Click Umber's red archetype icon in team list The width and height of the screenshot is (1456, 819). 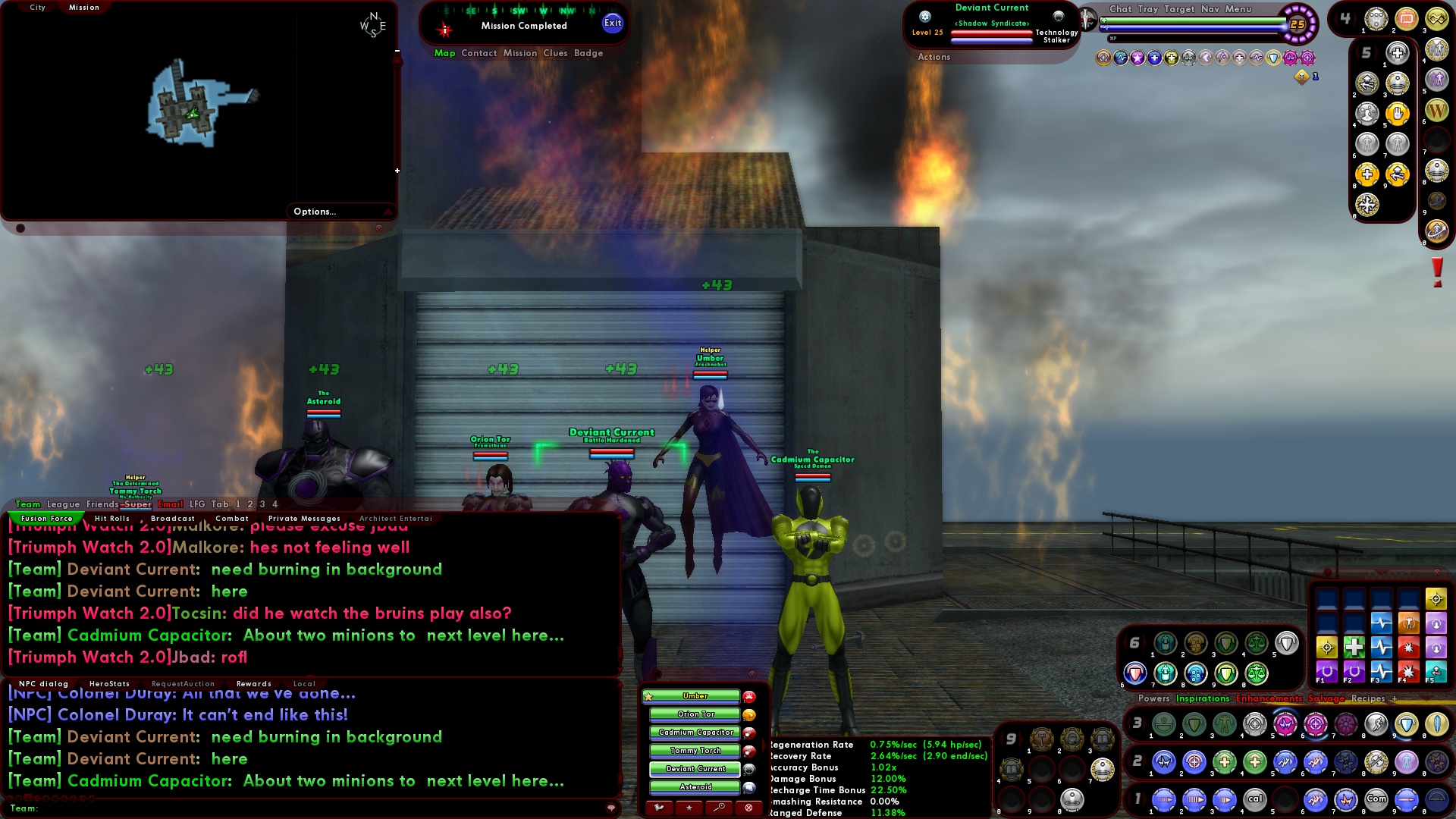(x=749, y=697)
